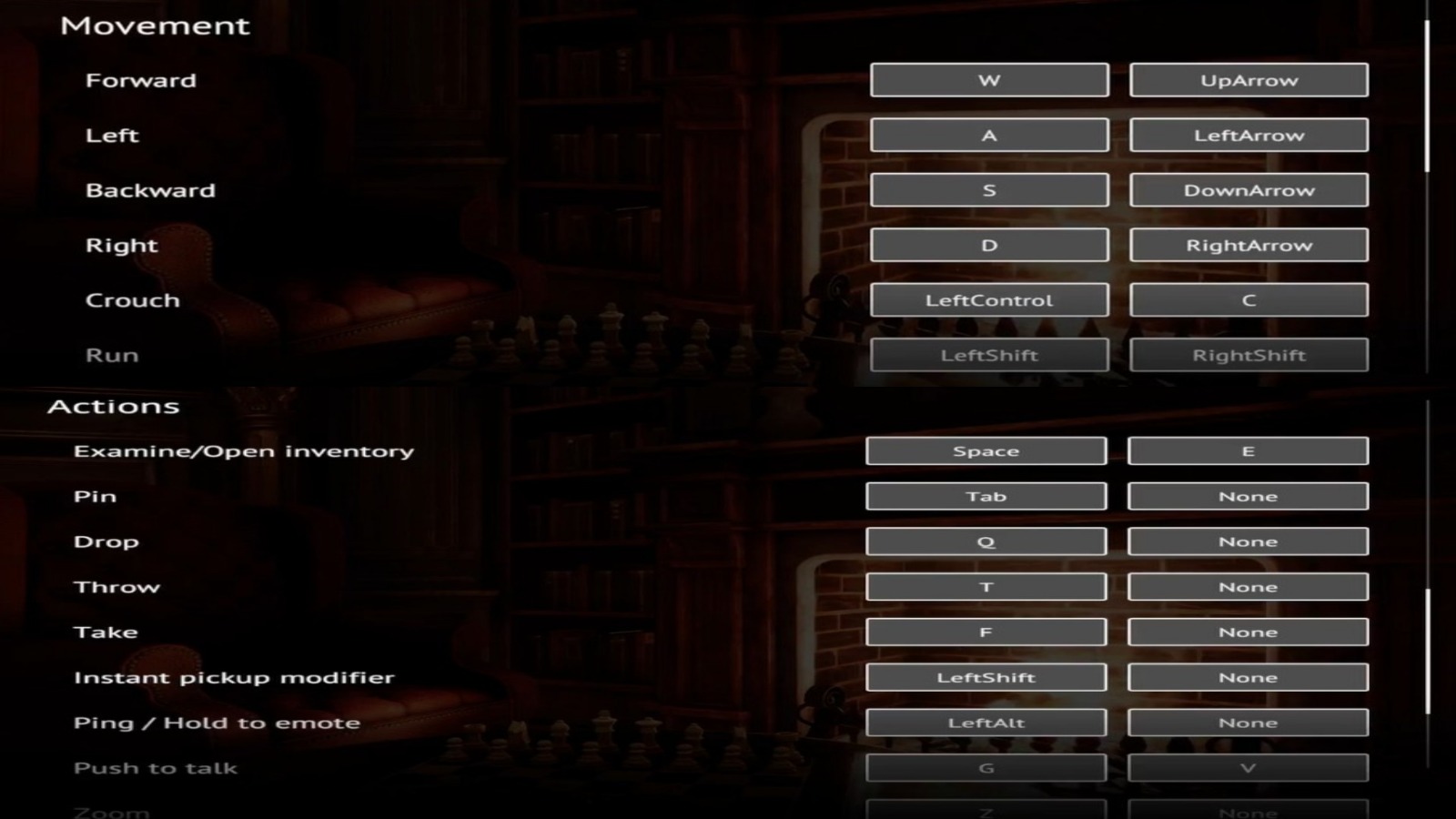Select the Tab binding for Pin
Image resolution: width=1456 pixels, height=819 pixels.
point(986,496)
